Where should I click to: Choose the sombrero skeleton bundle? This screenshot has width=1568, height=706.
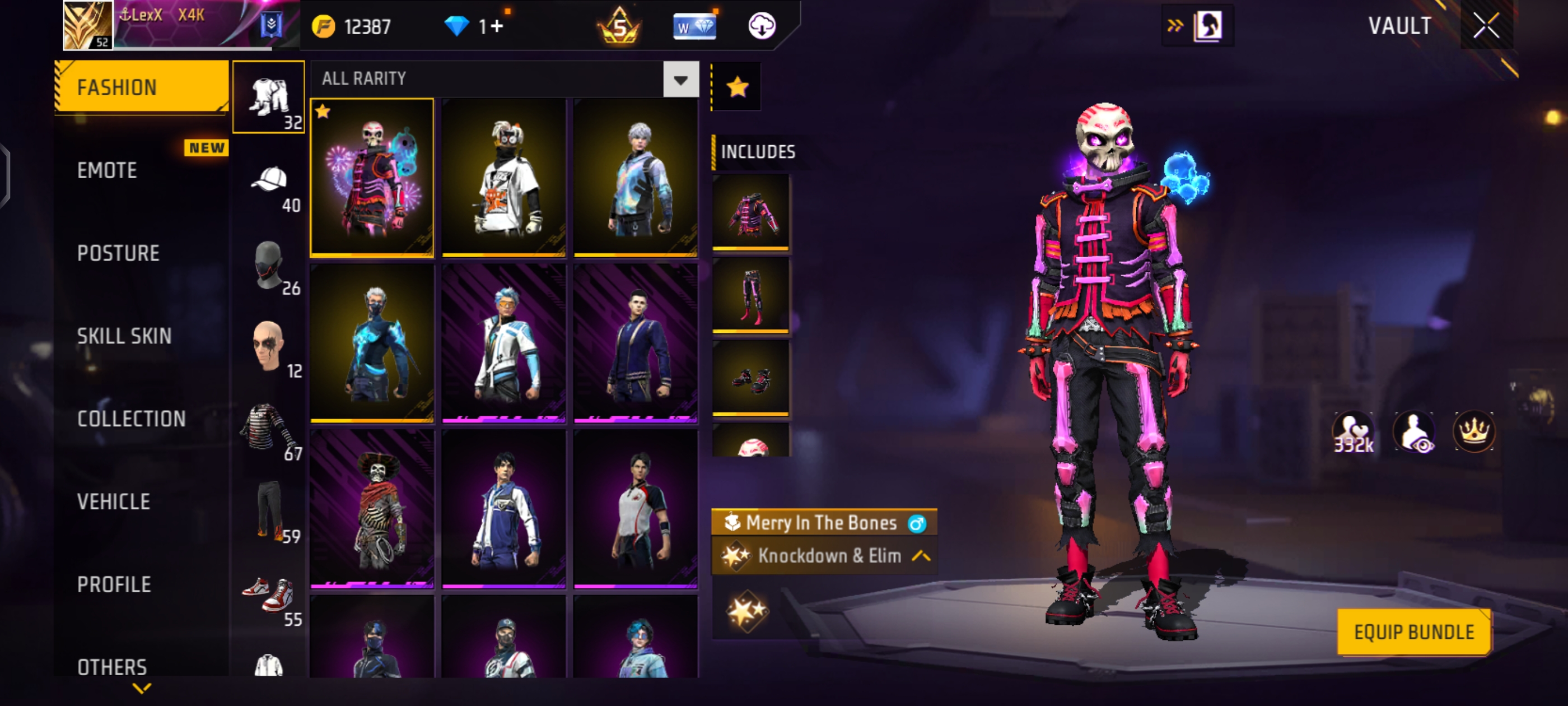(372, 509)
